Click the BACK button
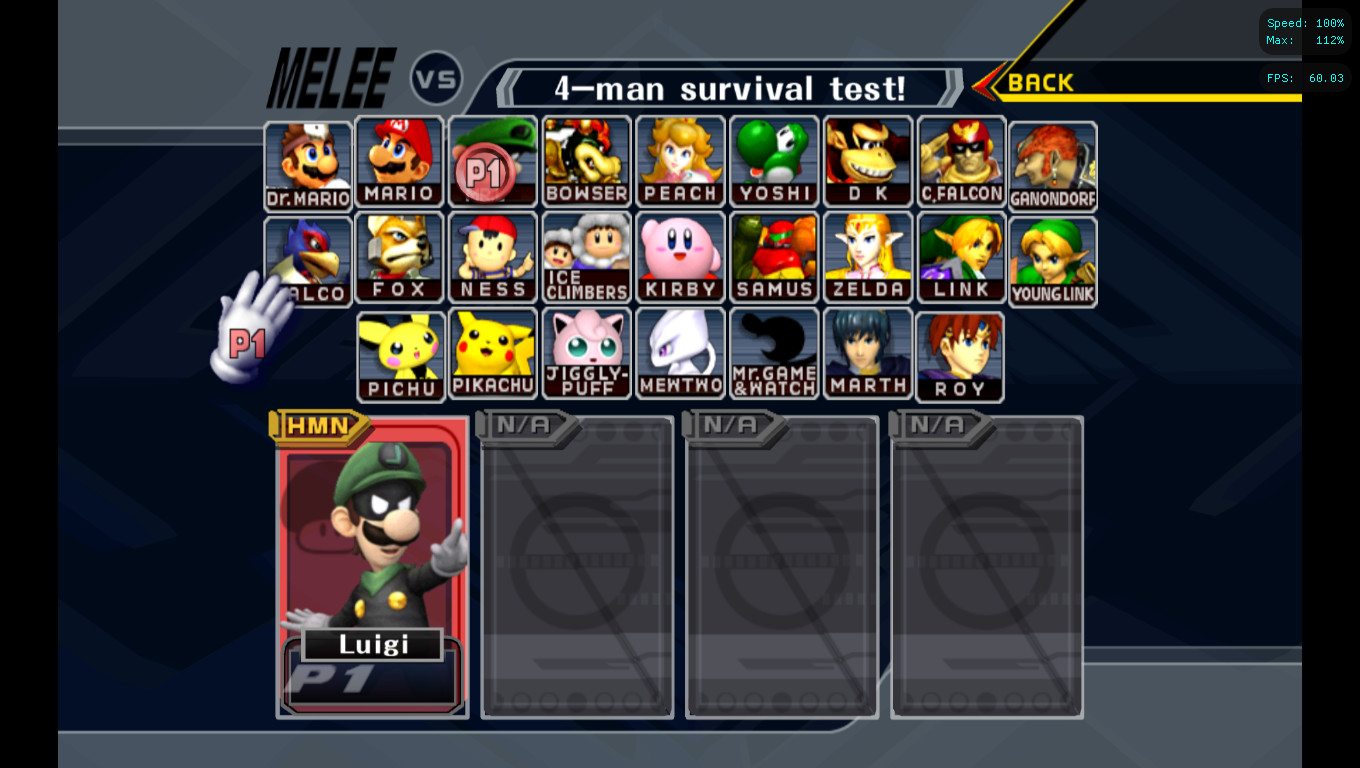1360x768 pixels. point(1038,83)
